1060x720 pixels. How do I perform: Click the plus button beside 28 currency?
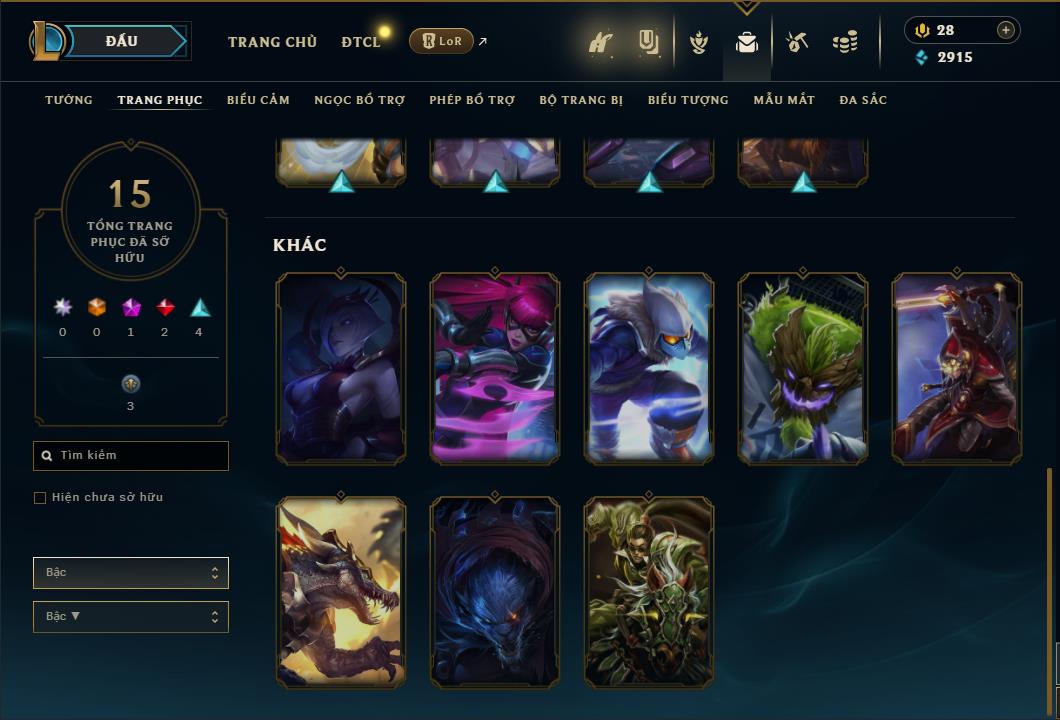point(1006,30)
